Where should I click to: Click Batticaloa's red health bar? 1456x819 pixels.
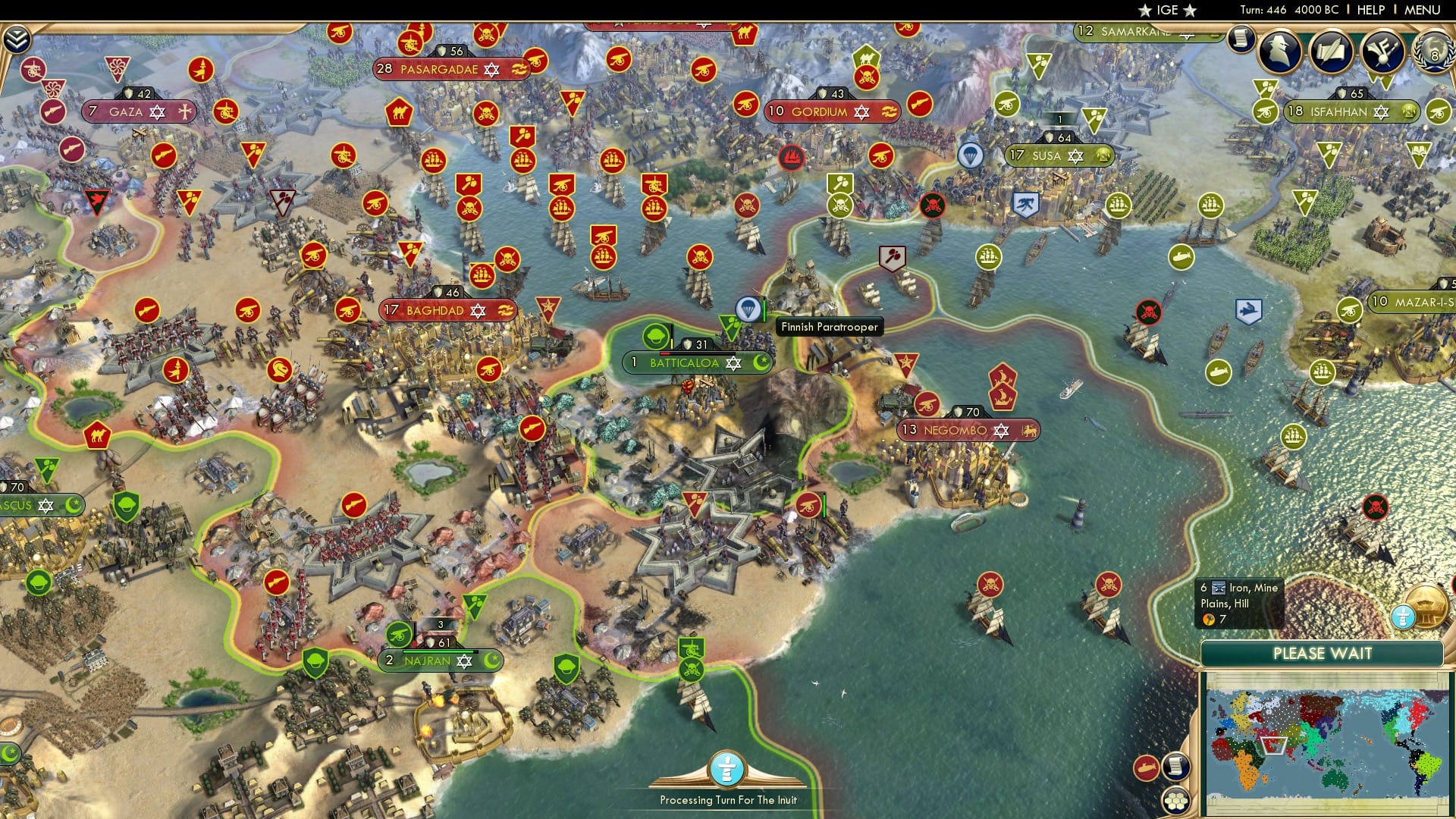point(664,353)
